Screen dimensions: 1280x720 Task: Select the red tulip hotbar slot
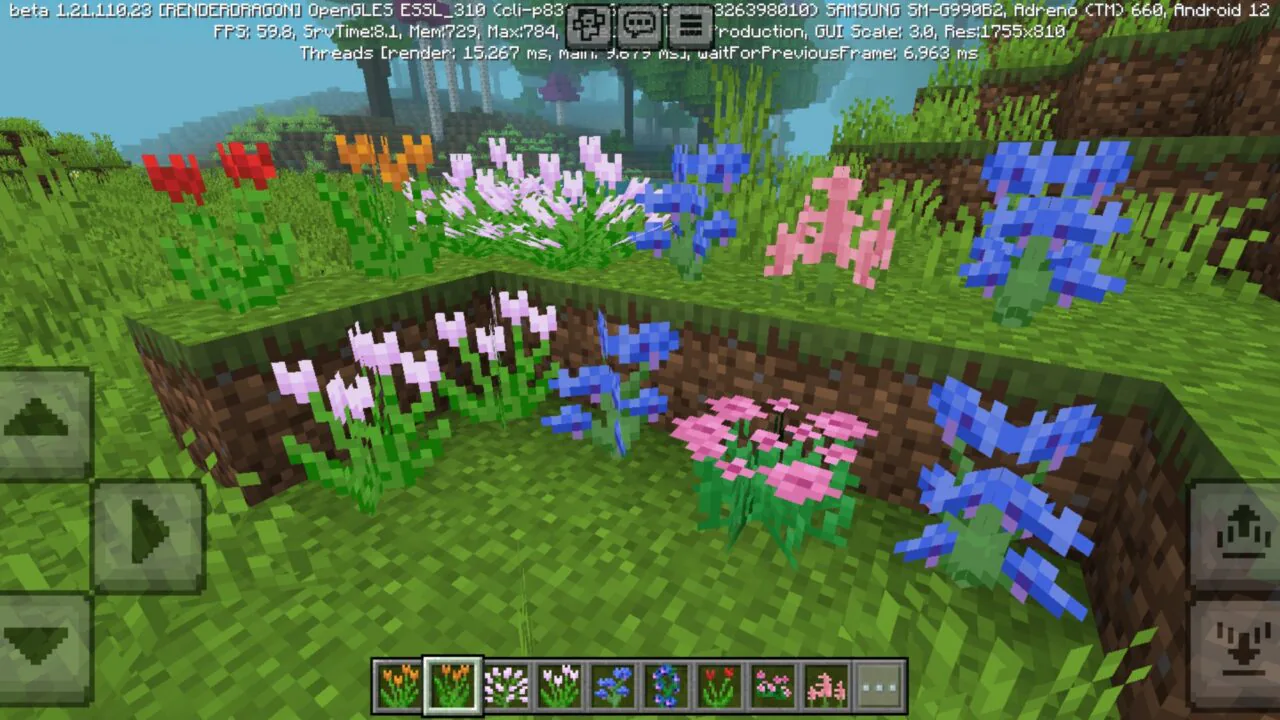(719, 686)
